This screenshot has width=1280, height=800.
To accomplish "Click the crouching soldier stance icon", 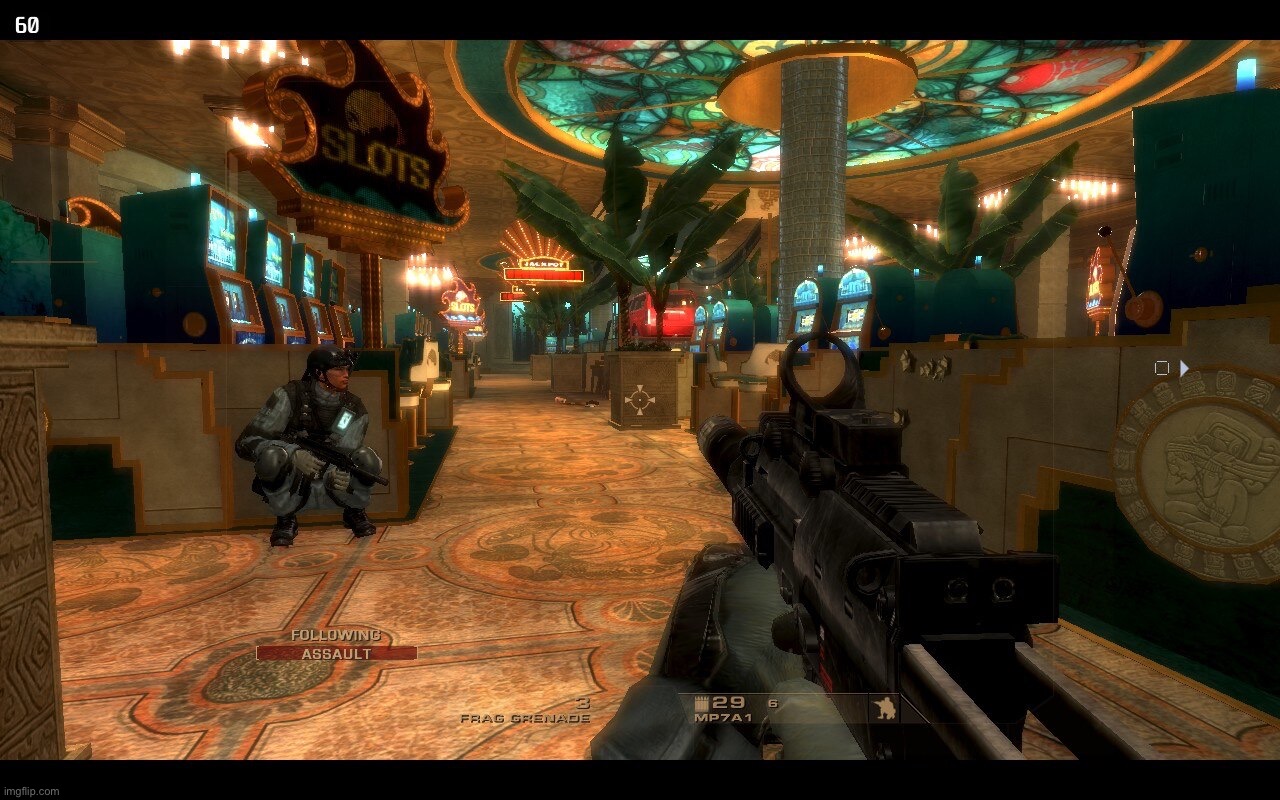I will [x=884, y=708].
